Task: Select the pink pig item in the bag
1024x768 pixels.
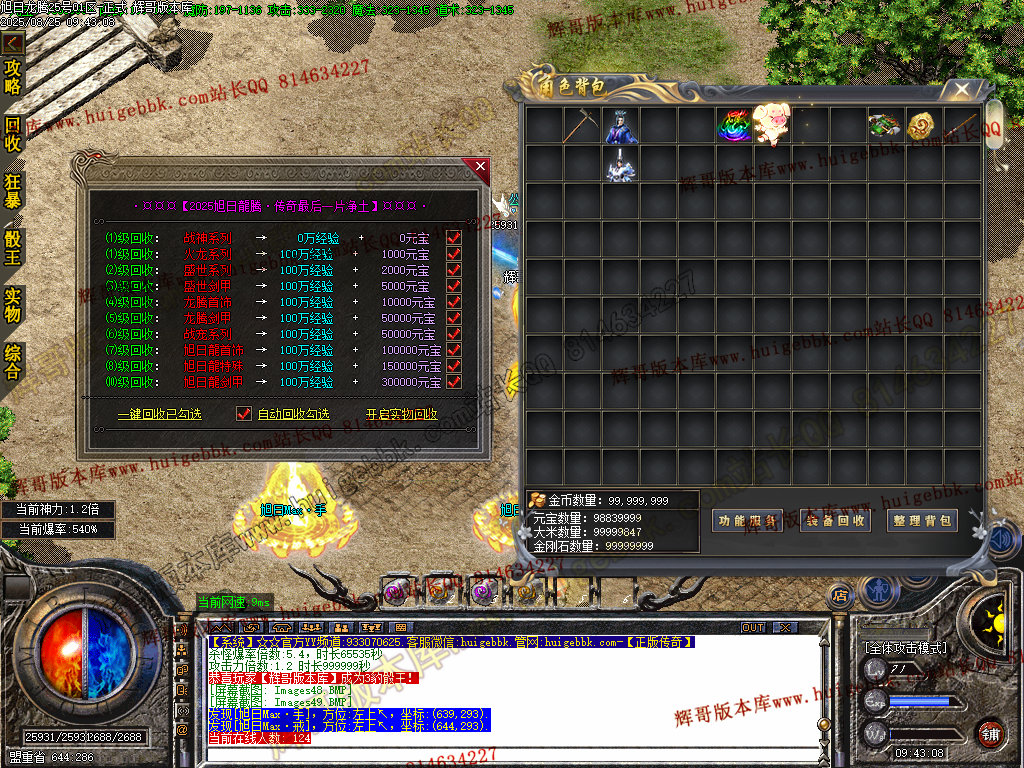Action: [771, 126]
